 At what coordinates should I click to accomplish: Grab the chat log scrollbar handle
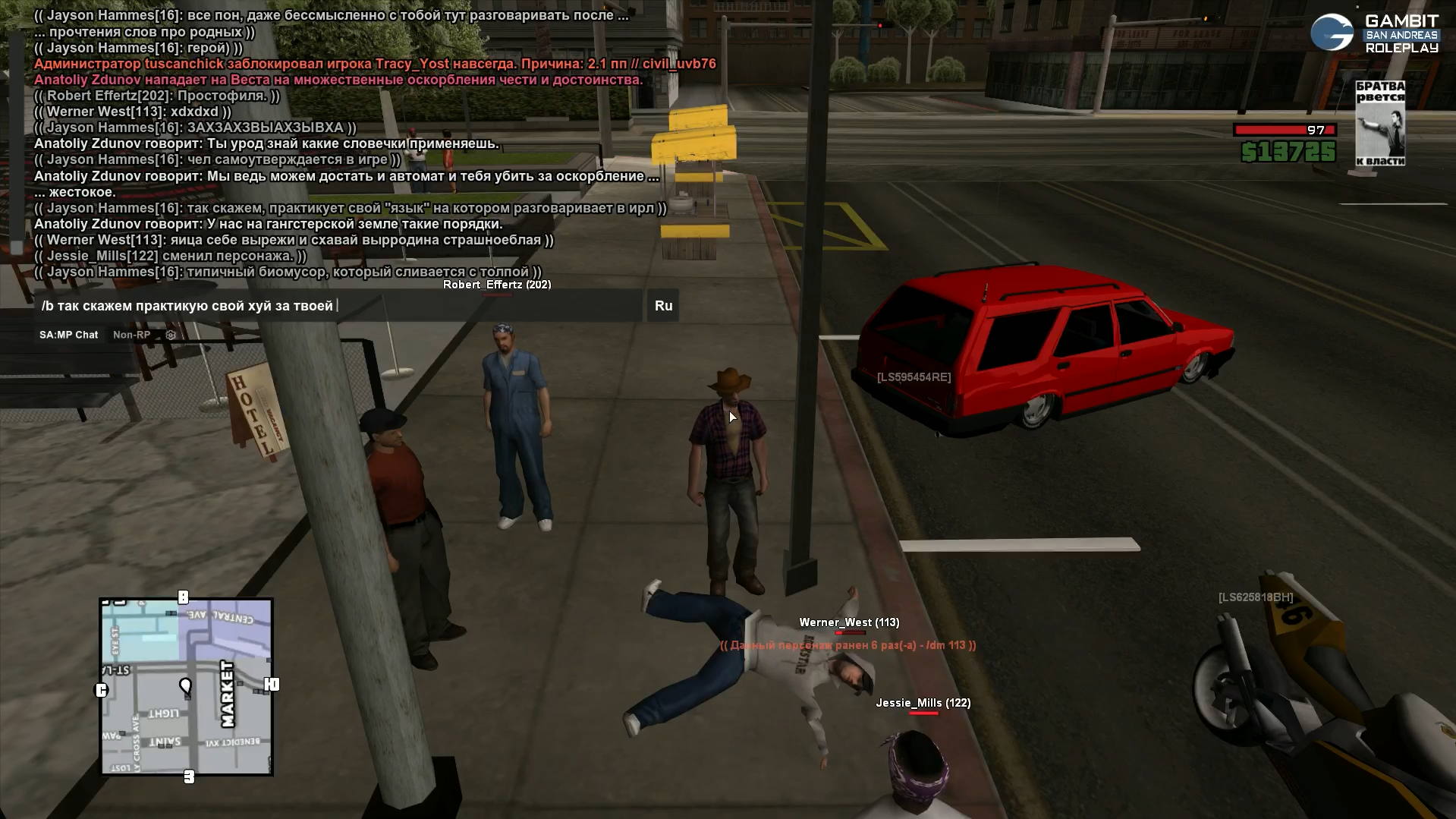[17, 248]
